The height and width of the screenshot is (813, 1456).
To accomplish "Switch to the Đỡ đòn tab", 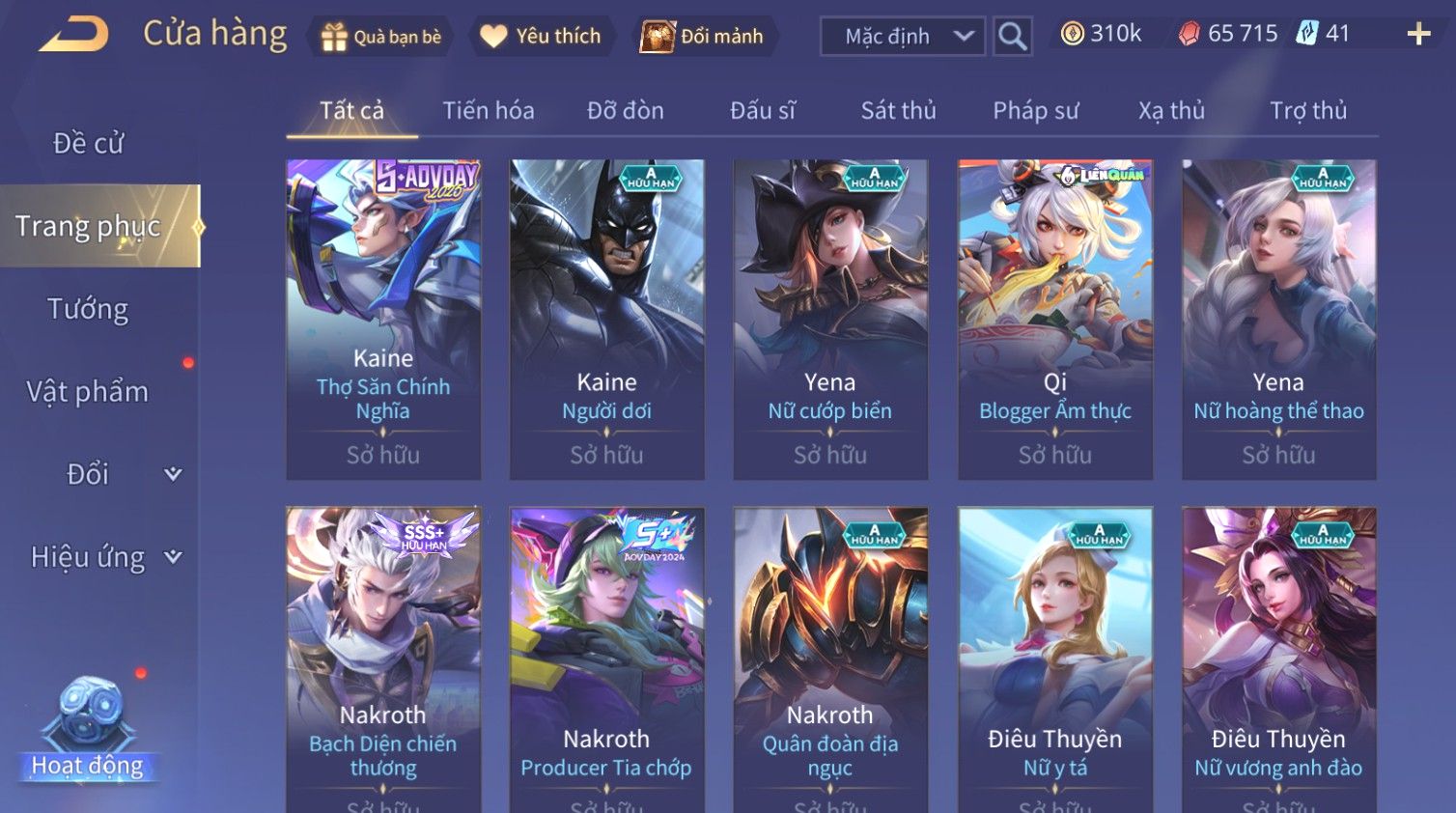I will click(625, 111).
